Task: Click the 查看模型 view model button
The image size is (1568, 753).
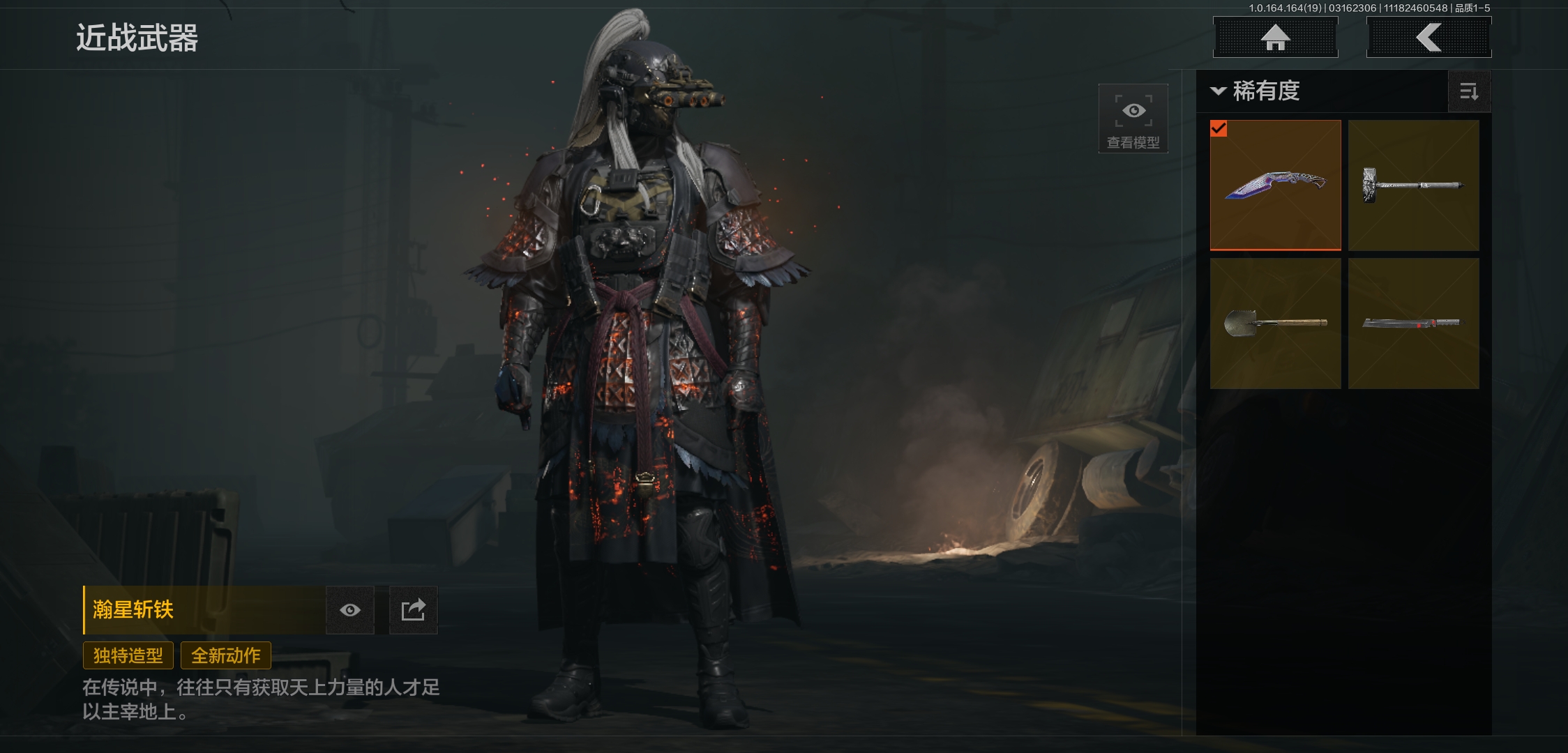Action: (x=1133, y=119)
